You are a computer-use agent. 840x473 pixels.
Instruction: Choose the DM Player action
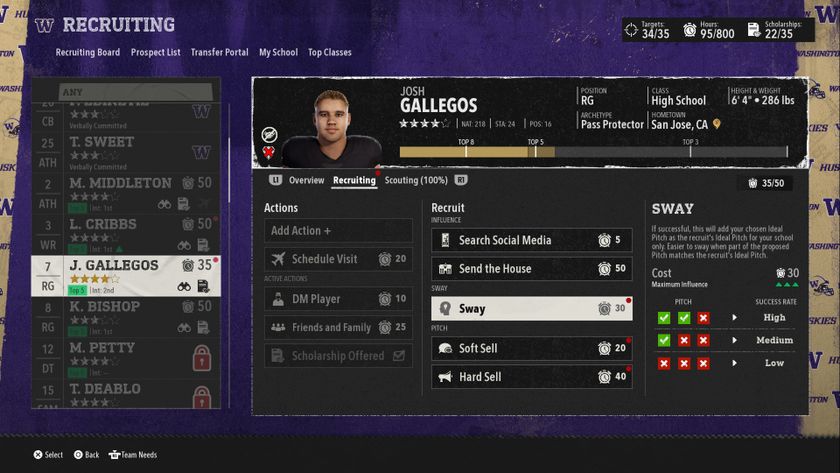338,299
